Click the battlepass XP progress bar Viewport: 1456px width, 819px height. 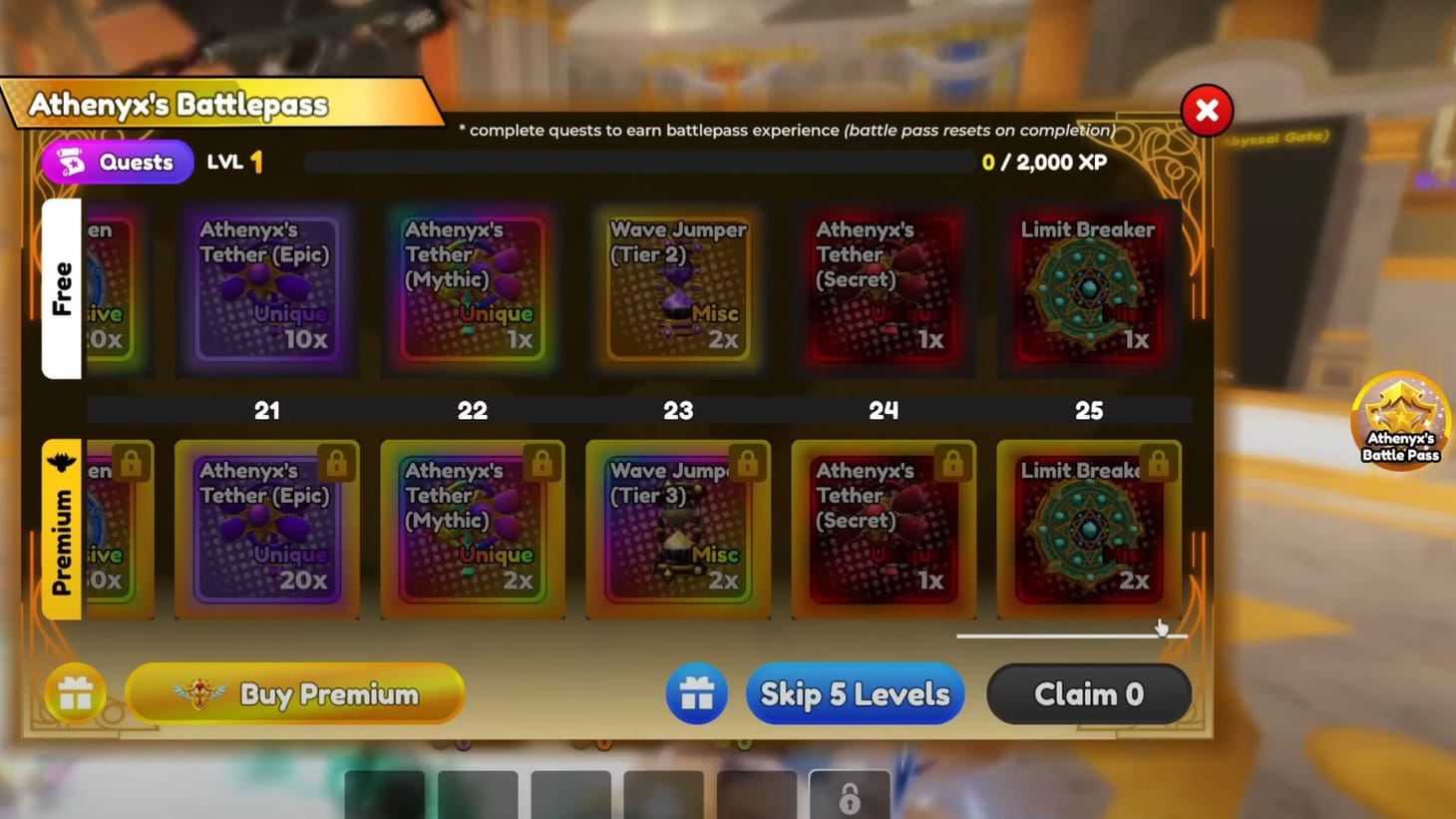(x=638, y=162)
